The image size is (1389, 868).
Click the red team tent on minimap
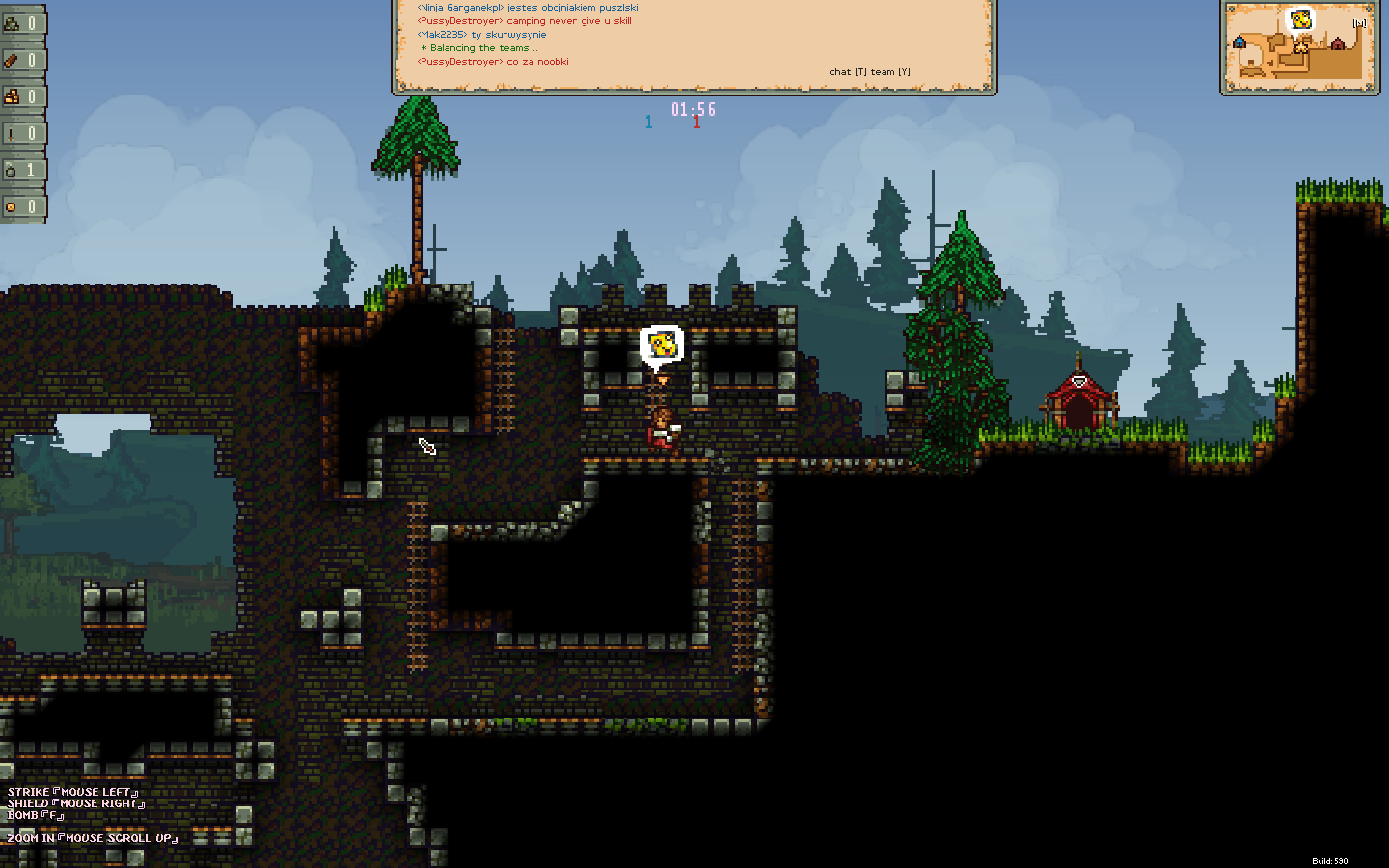(1337, 43)
